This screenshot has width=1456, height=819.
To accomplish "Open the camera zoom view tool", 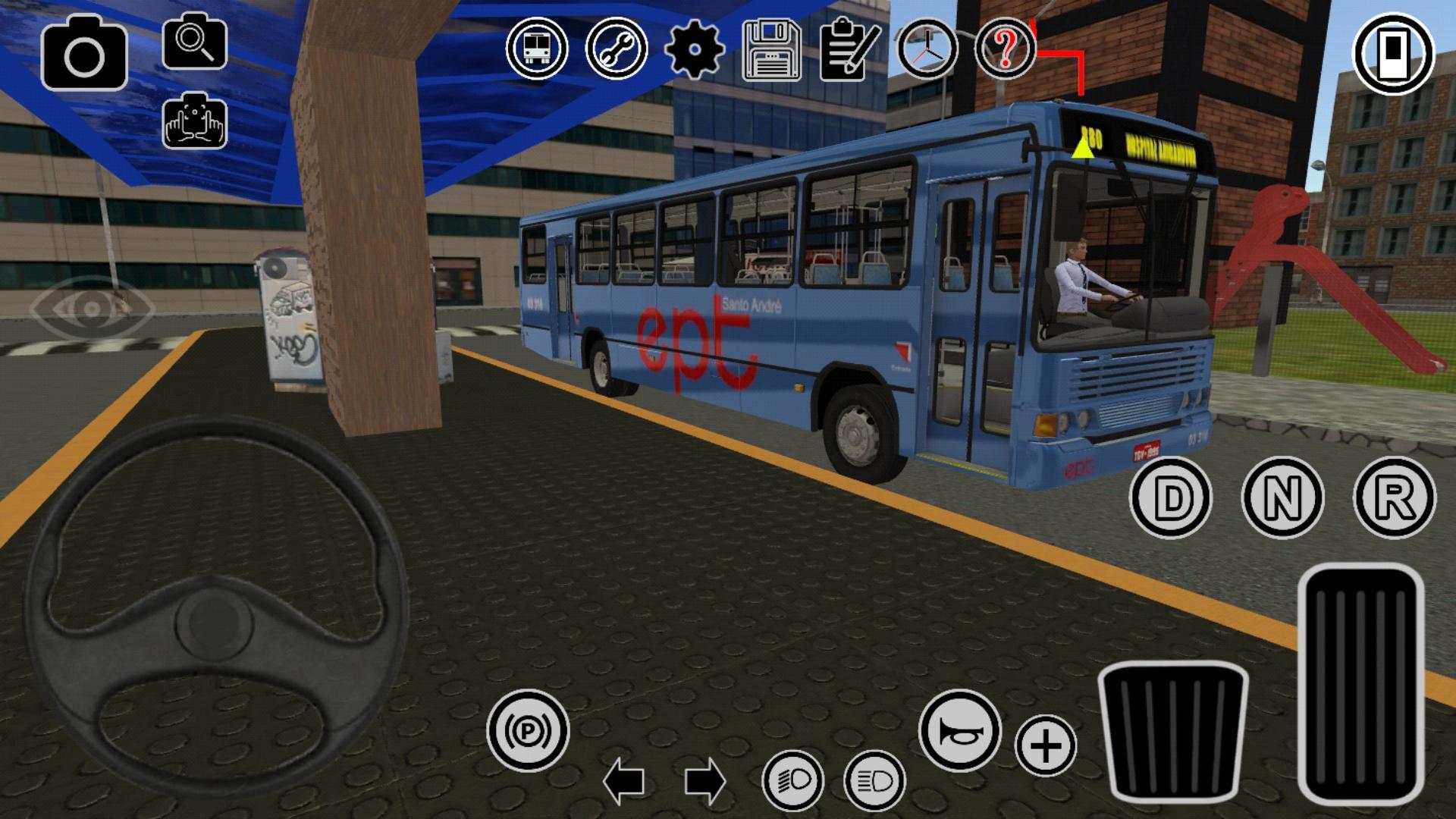I will tap(196, 43).
